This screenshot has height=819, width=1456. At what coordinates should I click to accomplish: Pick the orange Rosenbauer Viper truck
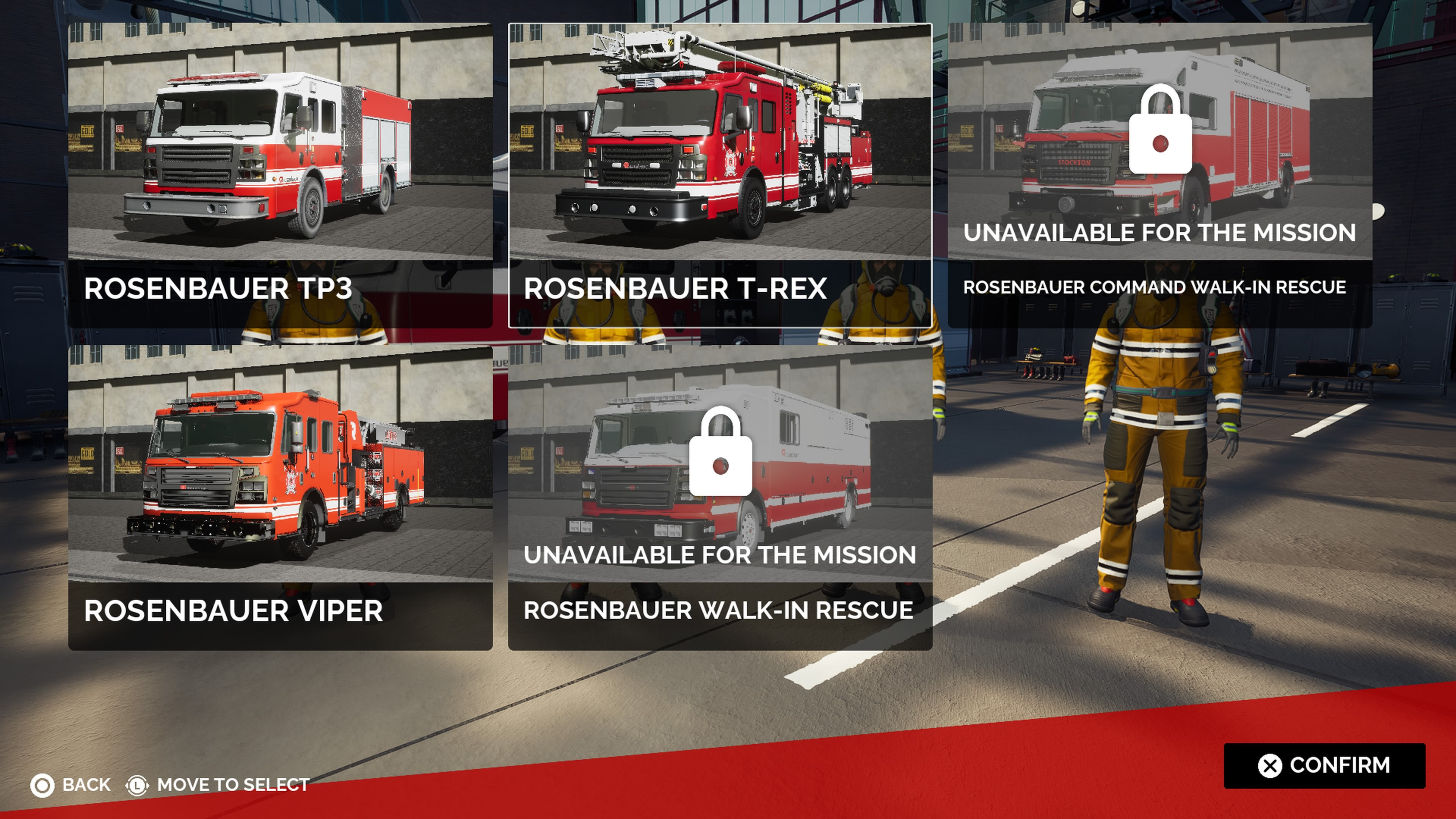coord(280,497)
